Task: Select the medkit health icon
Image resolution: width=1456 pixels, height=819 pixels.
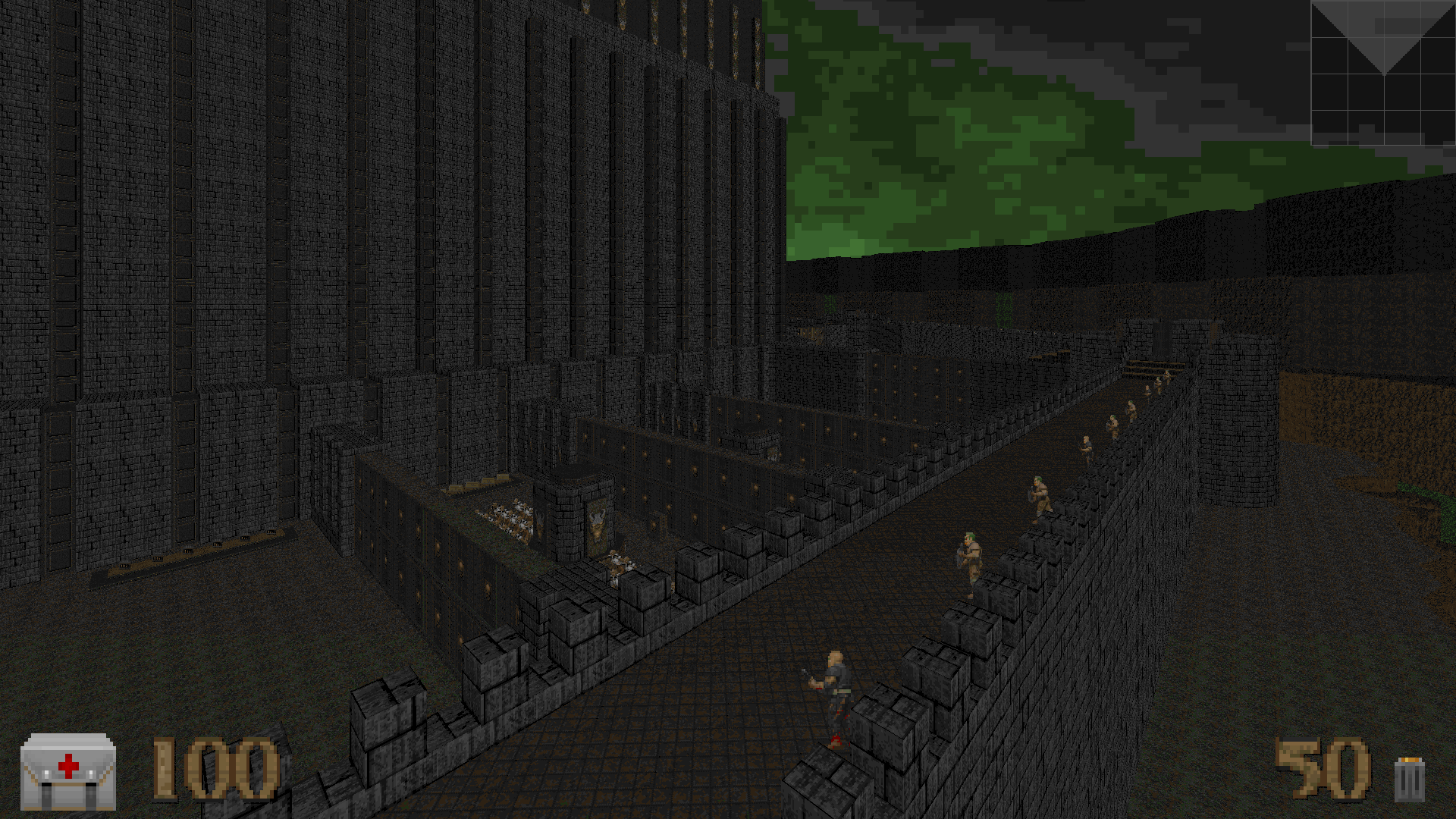Action: (68, 770)
